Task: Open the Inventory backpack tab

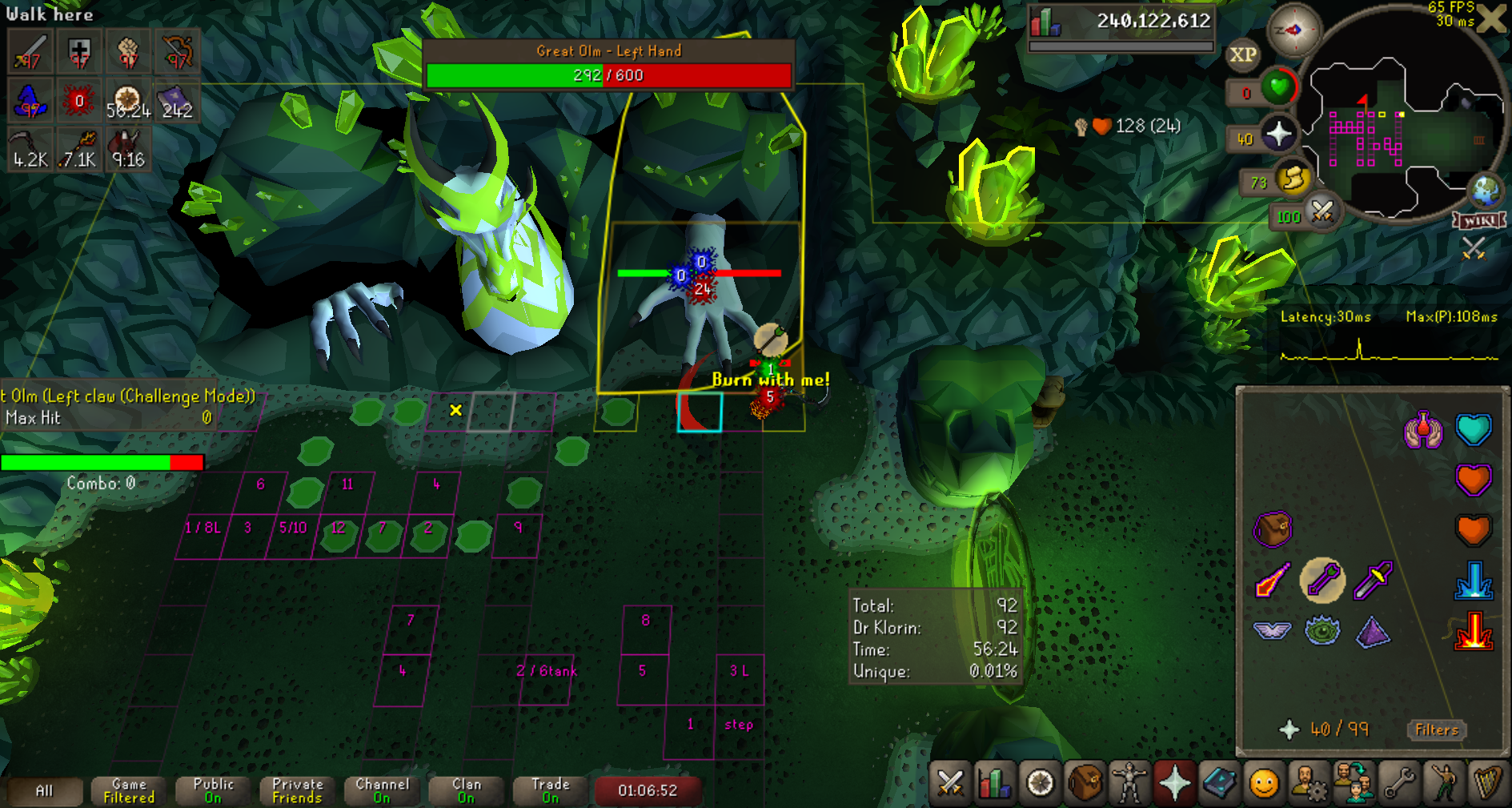Action: 1085,782
